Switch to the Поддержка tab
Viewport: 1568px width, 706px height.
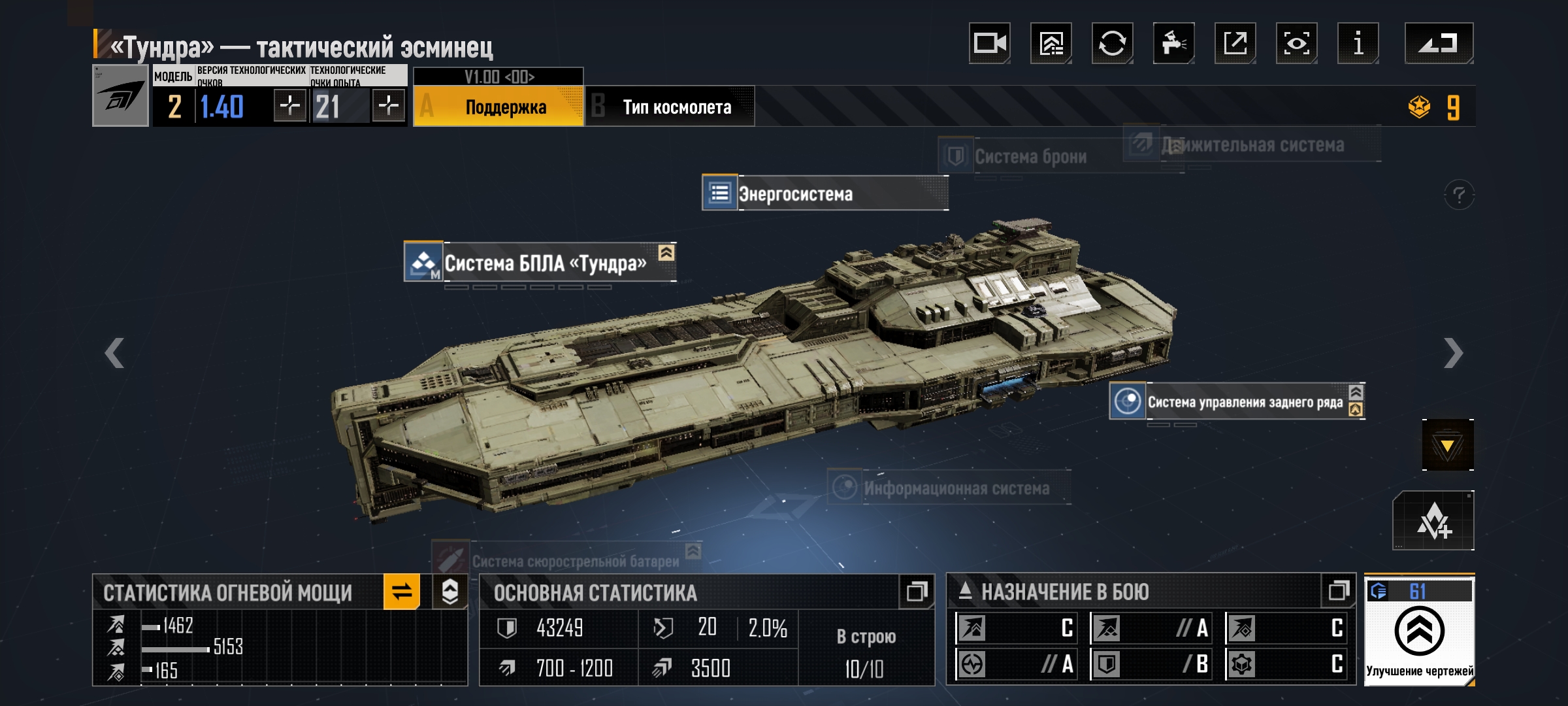click(498, 107)
